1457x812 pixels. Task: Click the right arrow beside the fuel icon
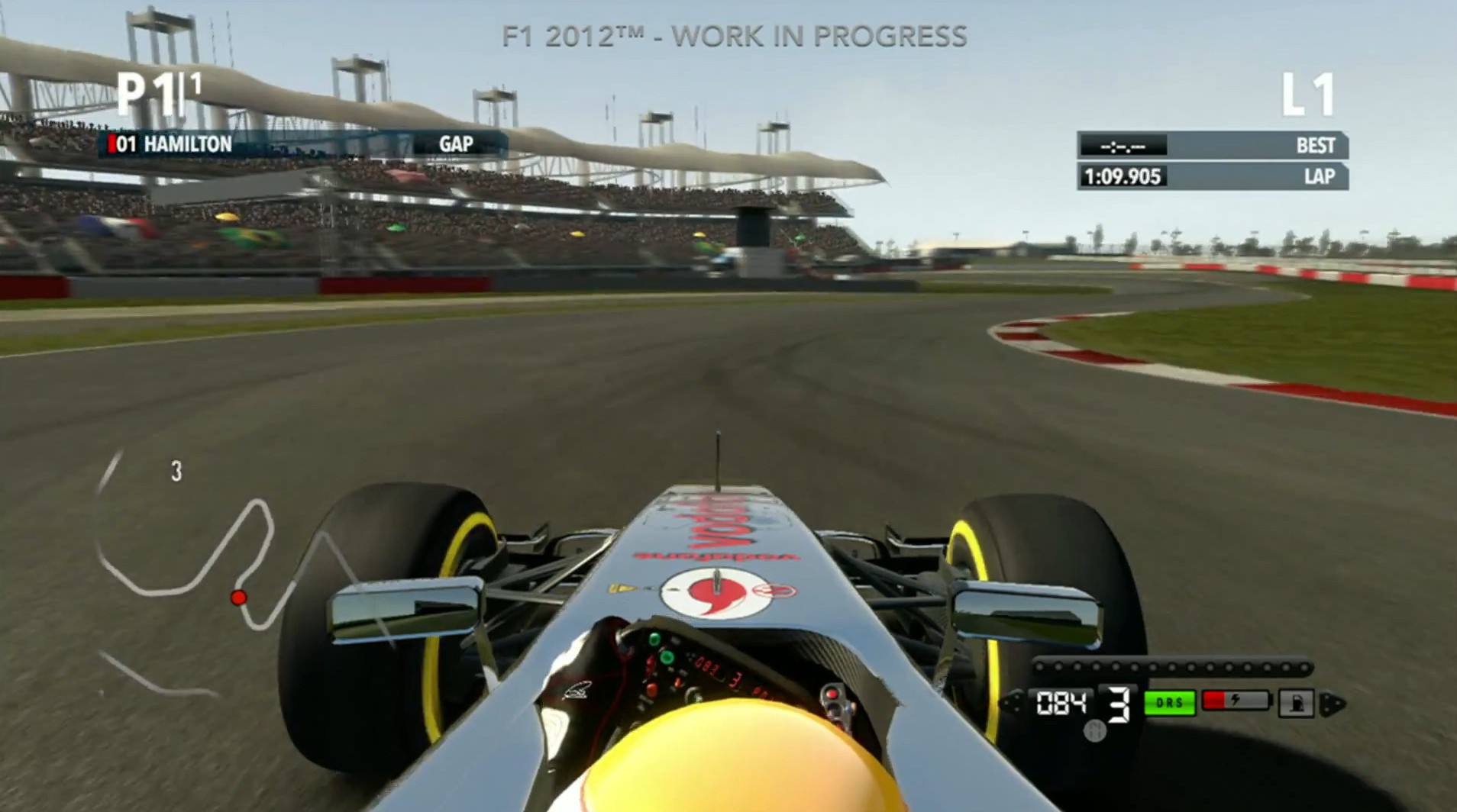1333,704
